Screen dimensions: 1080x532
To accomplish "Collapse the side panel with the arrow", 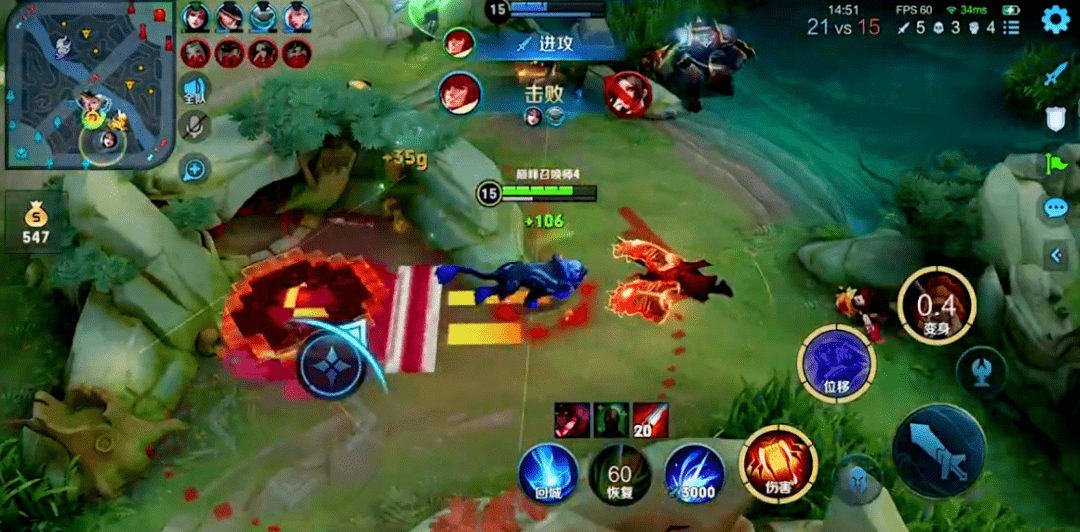I will coord(1056,255).
